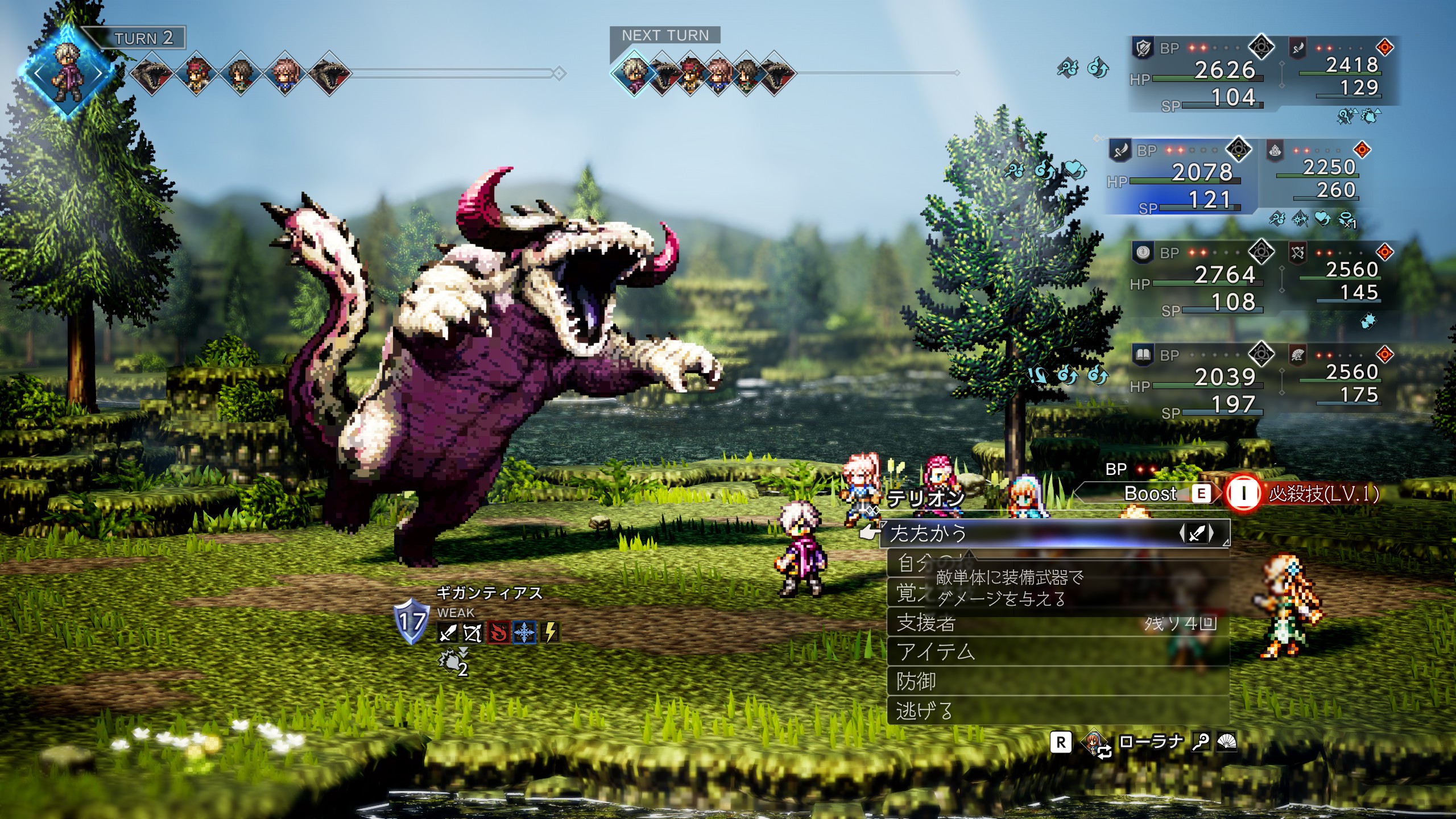The width and height of the screenshot is (1456, 819).
Task: Click the ice snowflake weakness icon
Action: point(524,632)
